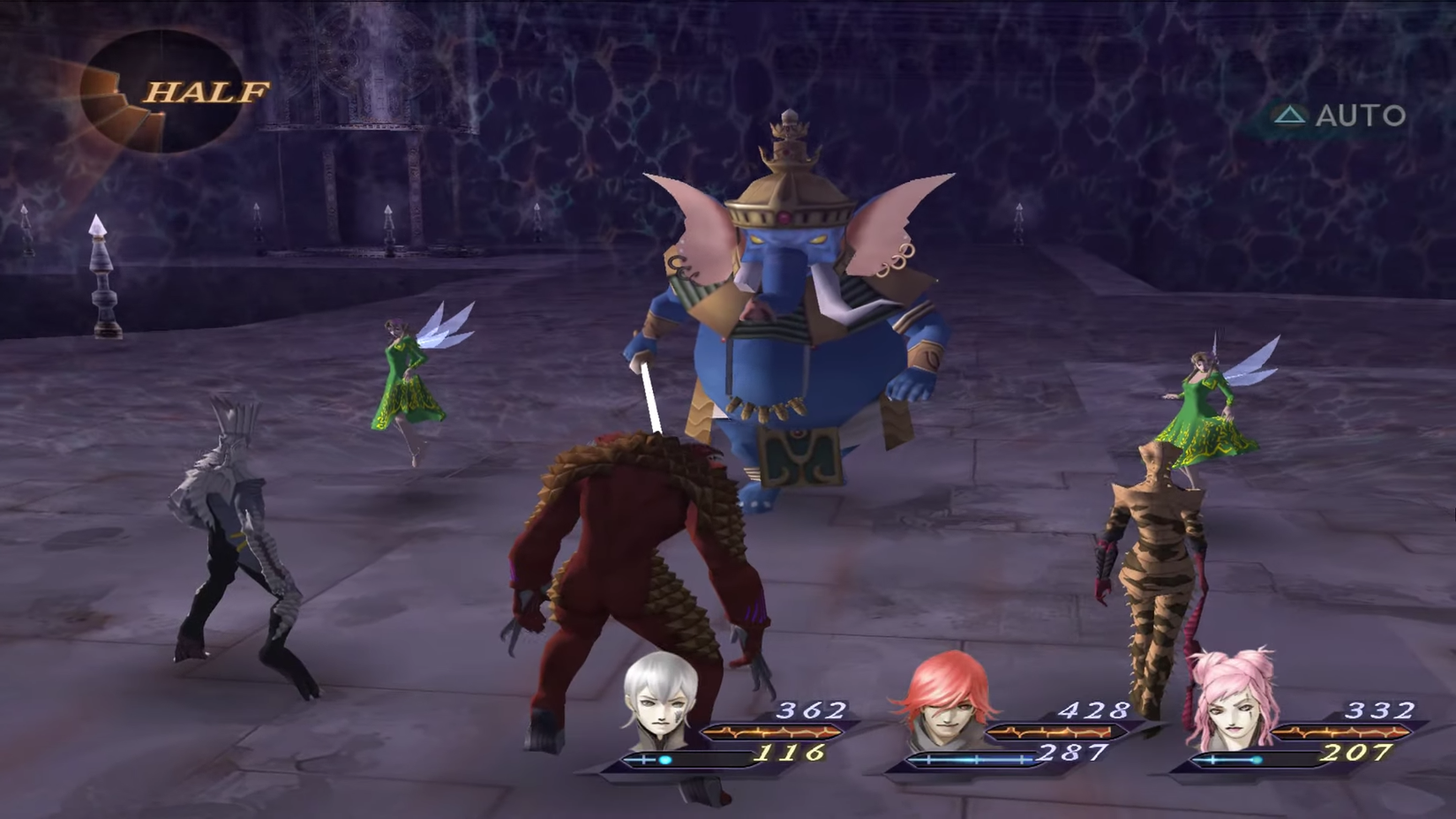The height and width of the screenshot is (819, 1456).
Task: Click Serph's HP value 362
Action: pyautogui.click(x=809, y=710)
